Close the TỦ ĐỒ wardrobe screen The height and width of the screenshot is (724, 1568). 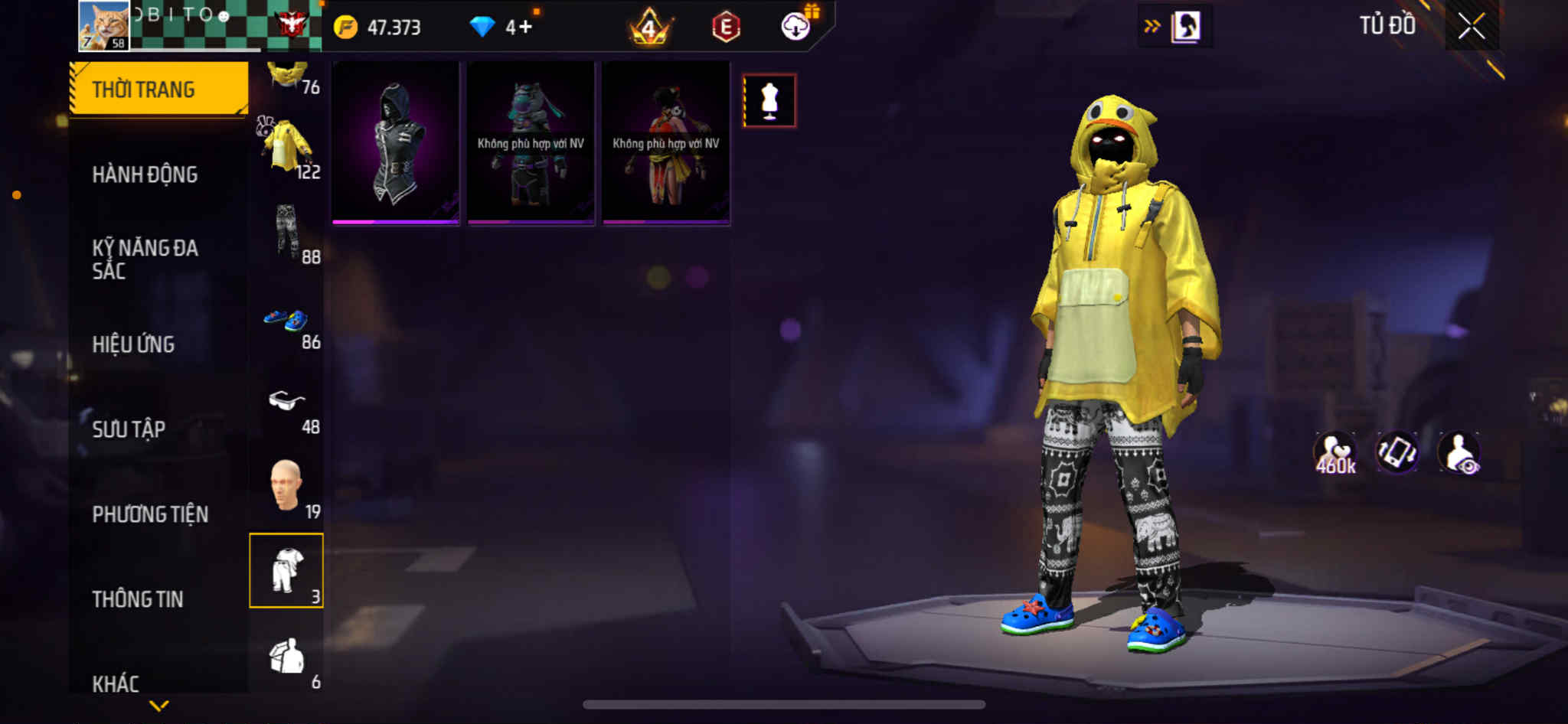[x=1471, y=27]
